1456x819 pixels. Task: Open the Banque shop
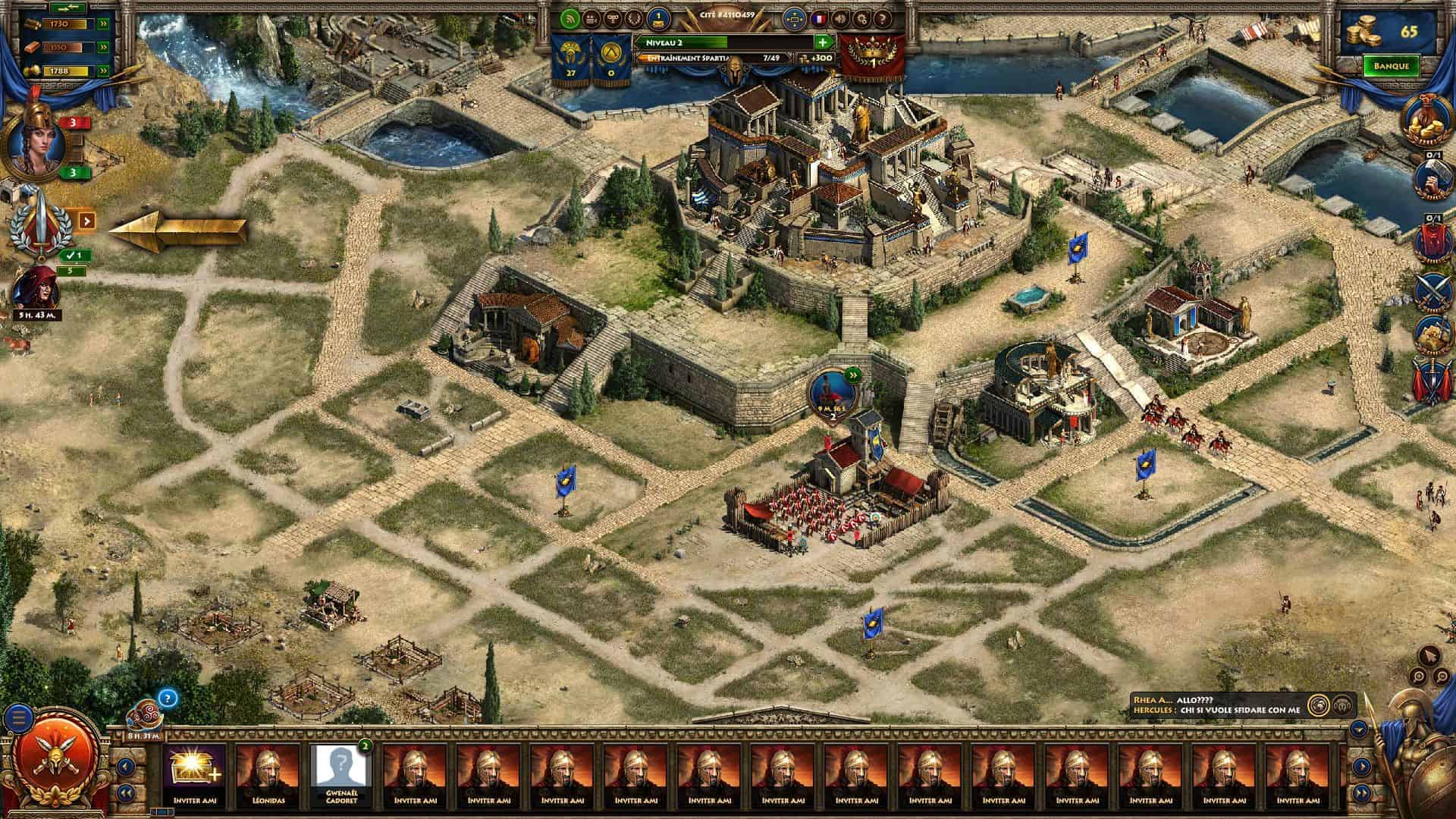point(1391,66)
